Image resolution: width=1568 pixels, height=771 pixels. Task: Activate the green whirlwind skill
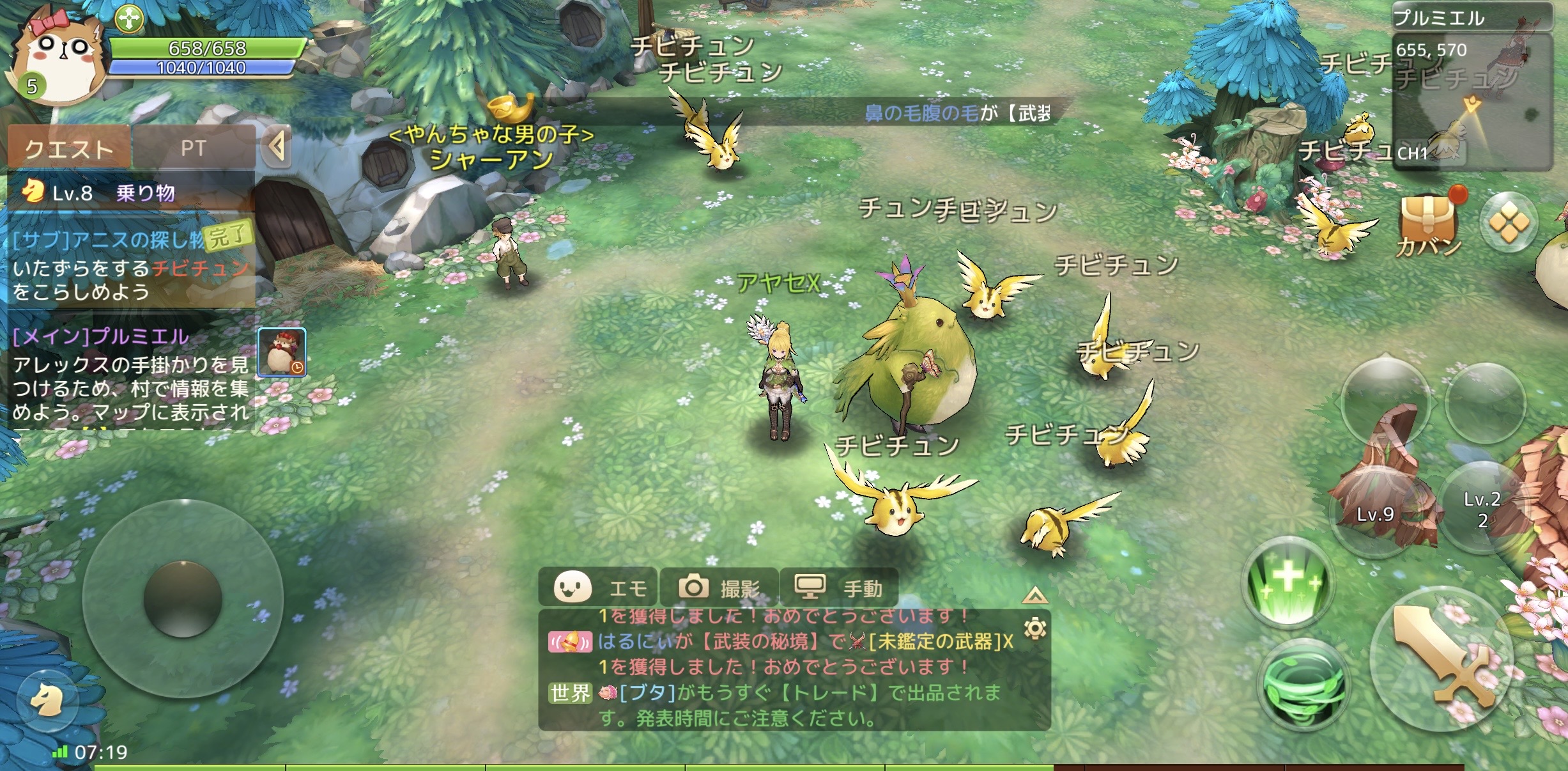click(1303, 683)
